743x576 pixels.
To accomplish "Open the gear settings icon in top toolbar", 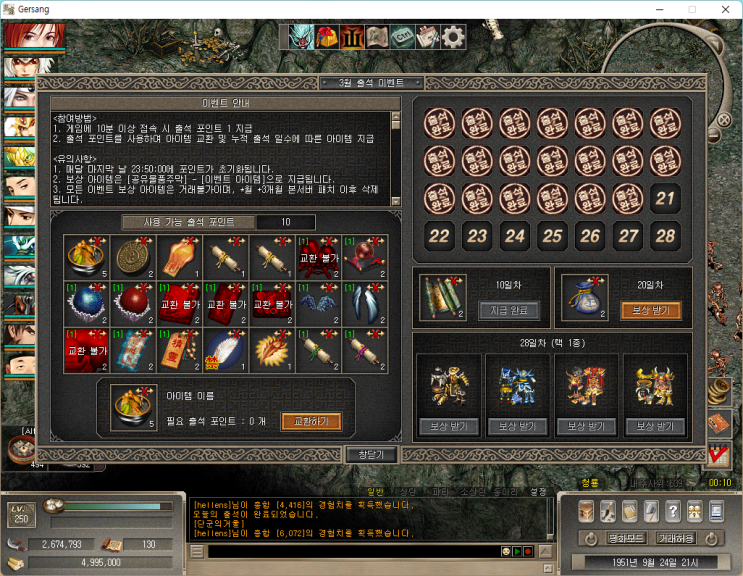I will click(453, 37).
